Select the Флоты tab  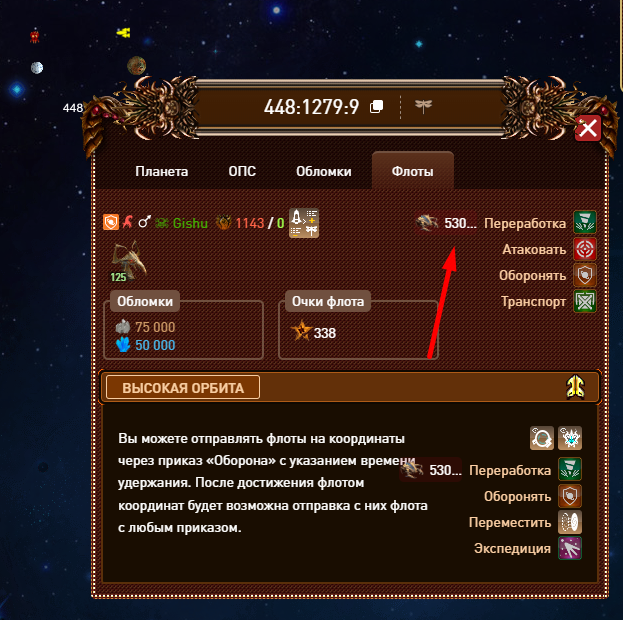(412, 171)
